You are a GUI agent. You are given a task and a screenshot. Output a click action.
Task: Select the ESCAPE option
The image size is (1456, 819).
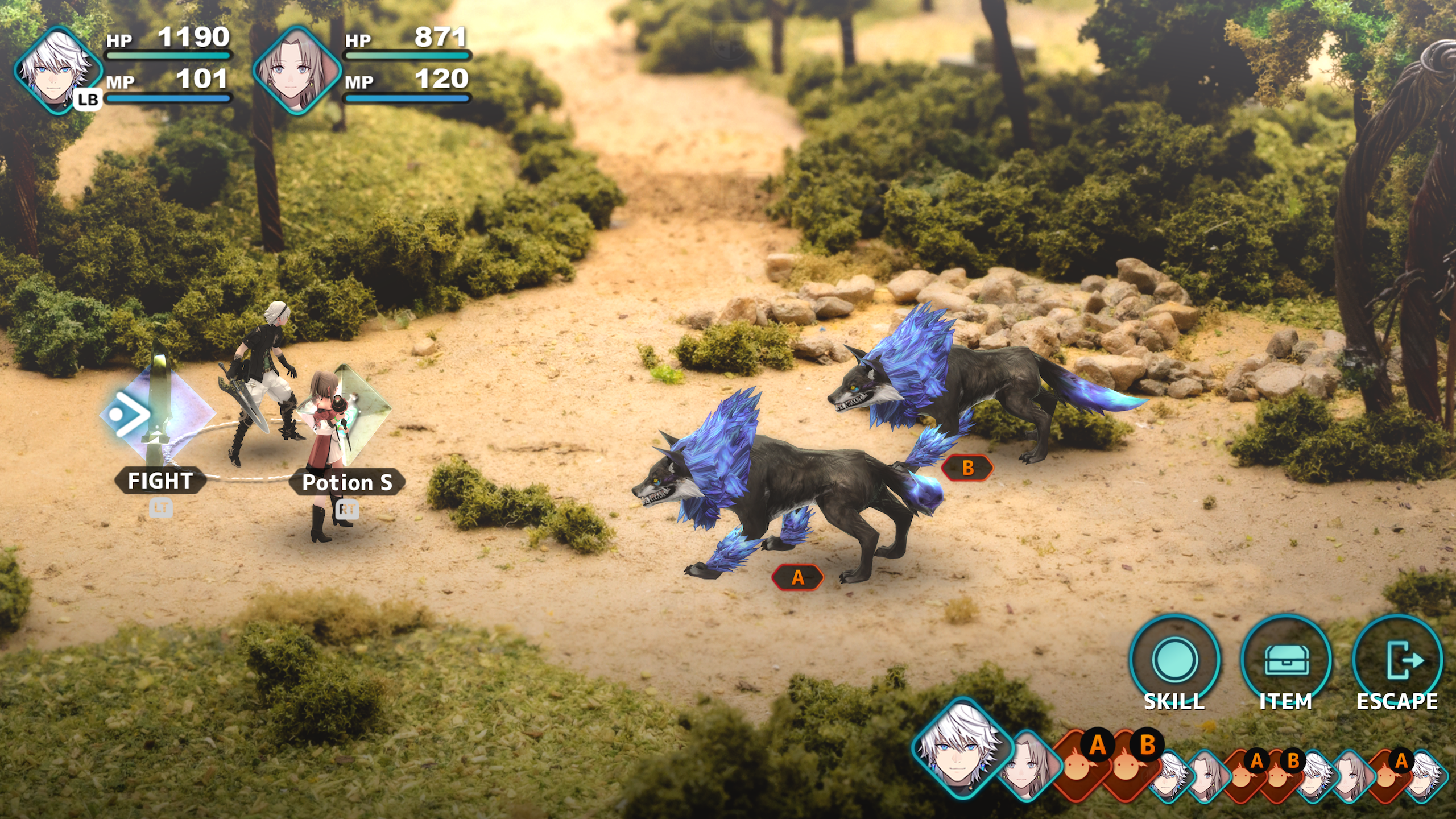tap(1397, 663)
